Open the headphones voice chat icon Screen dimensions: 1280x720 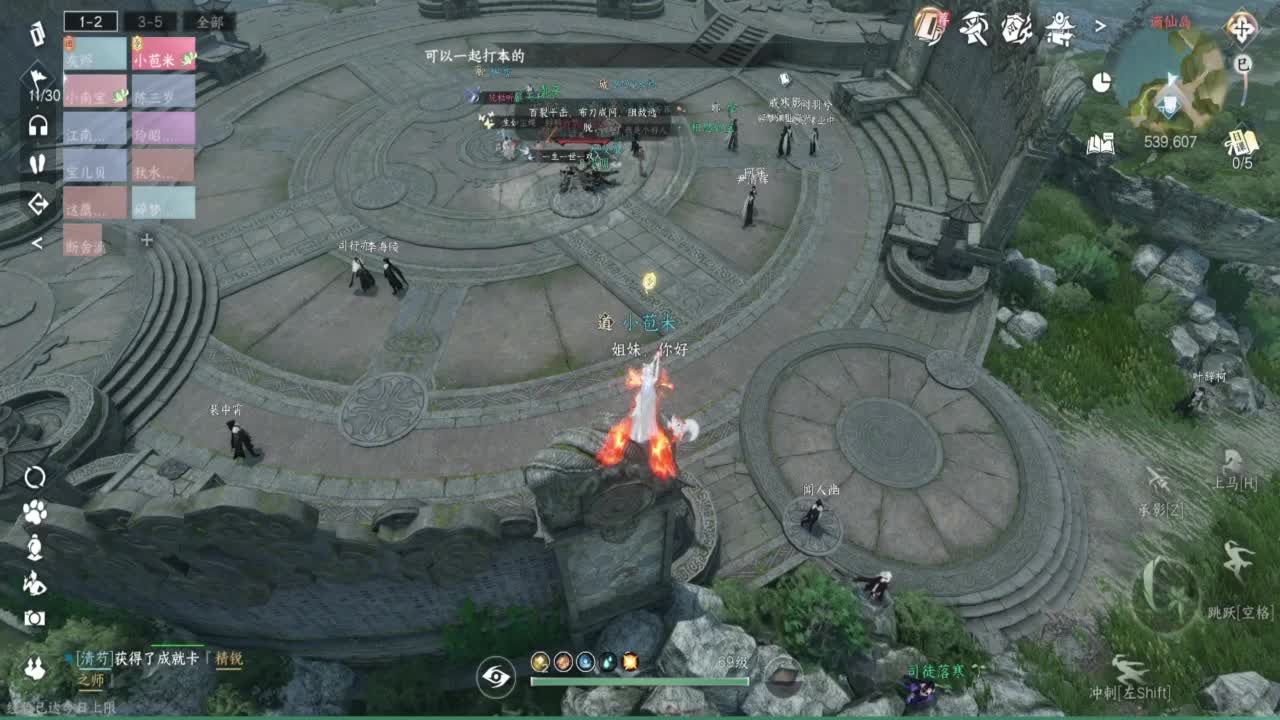coord(36,124)
